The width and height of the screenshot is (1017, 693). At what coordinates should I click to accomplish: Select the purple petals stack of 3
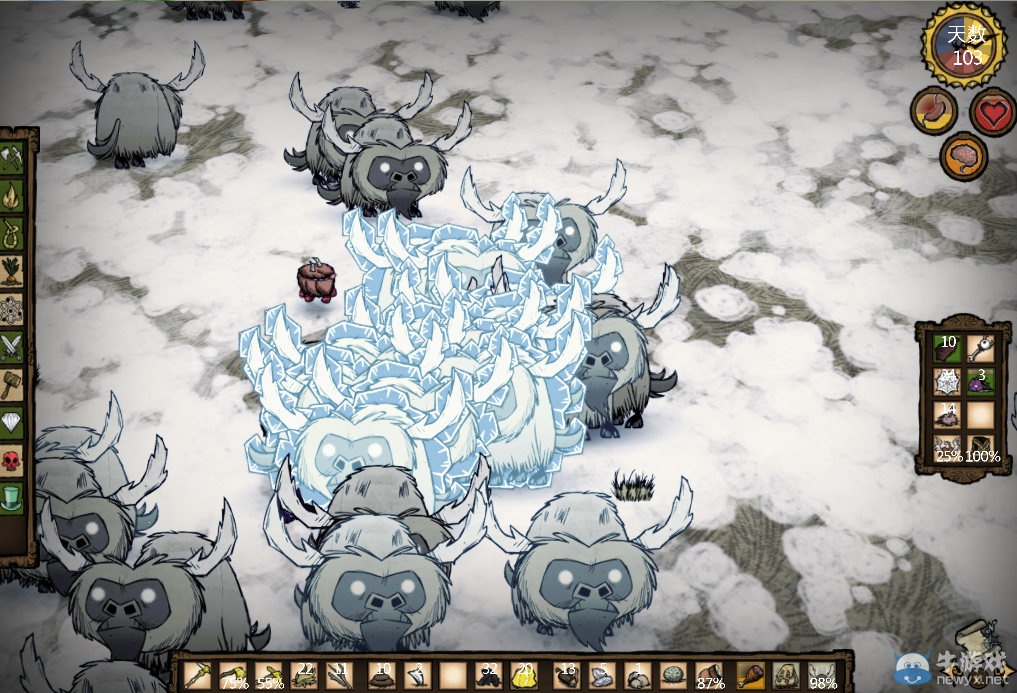(981, 381)
